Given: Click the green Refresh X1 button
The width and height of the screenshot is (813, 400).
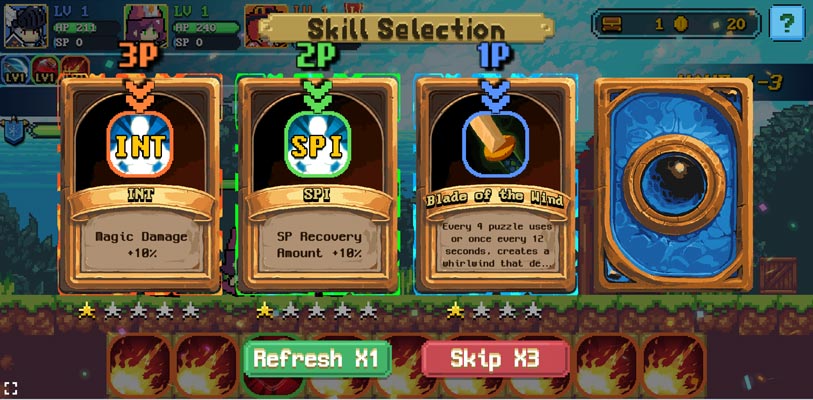Looking at the screenshot, I should (316, 358).
